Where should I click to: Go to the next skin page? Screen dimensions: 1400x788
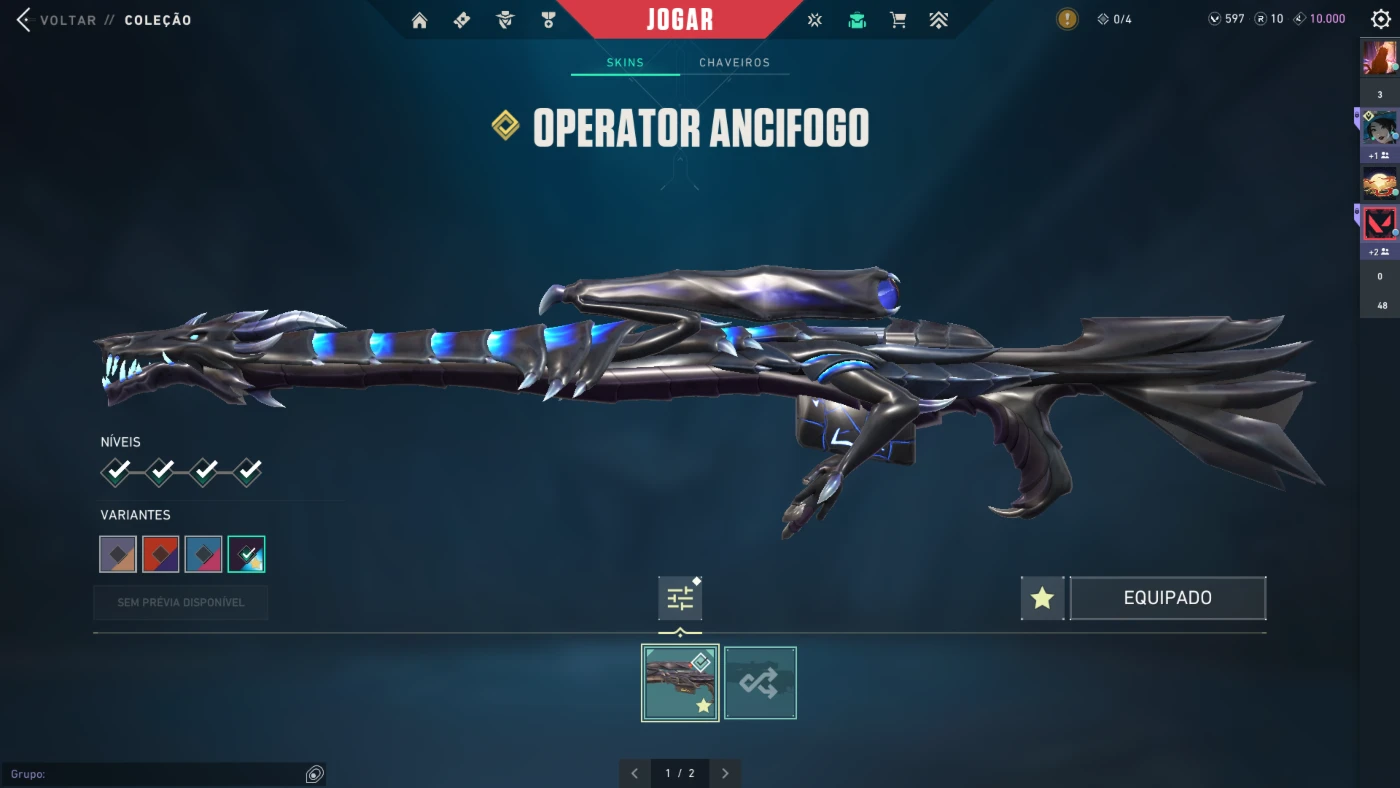(725, 773)
